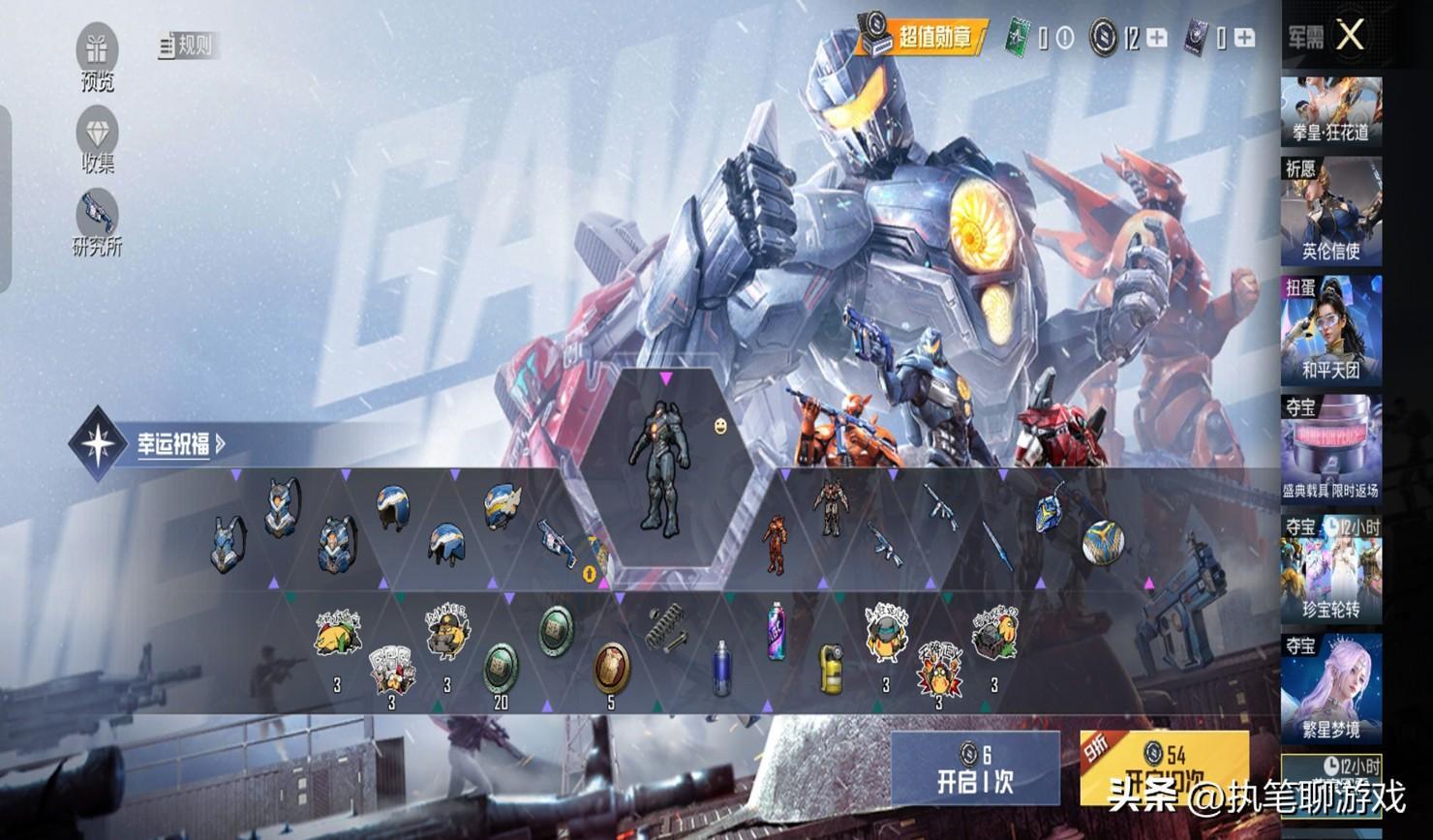Viewport: 1433px width, 840px height.
Task: Add more coins with the plus beside 12
Action: tap(1157, 38)
